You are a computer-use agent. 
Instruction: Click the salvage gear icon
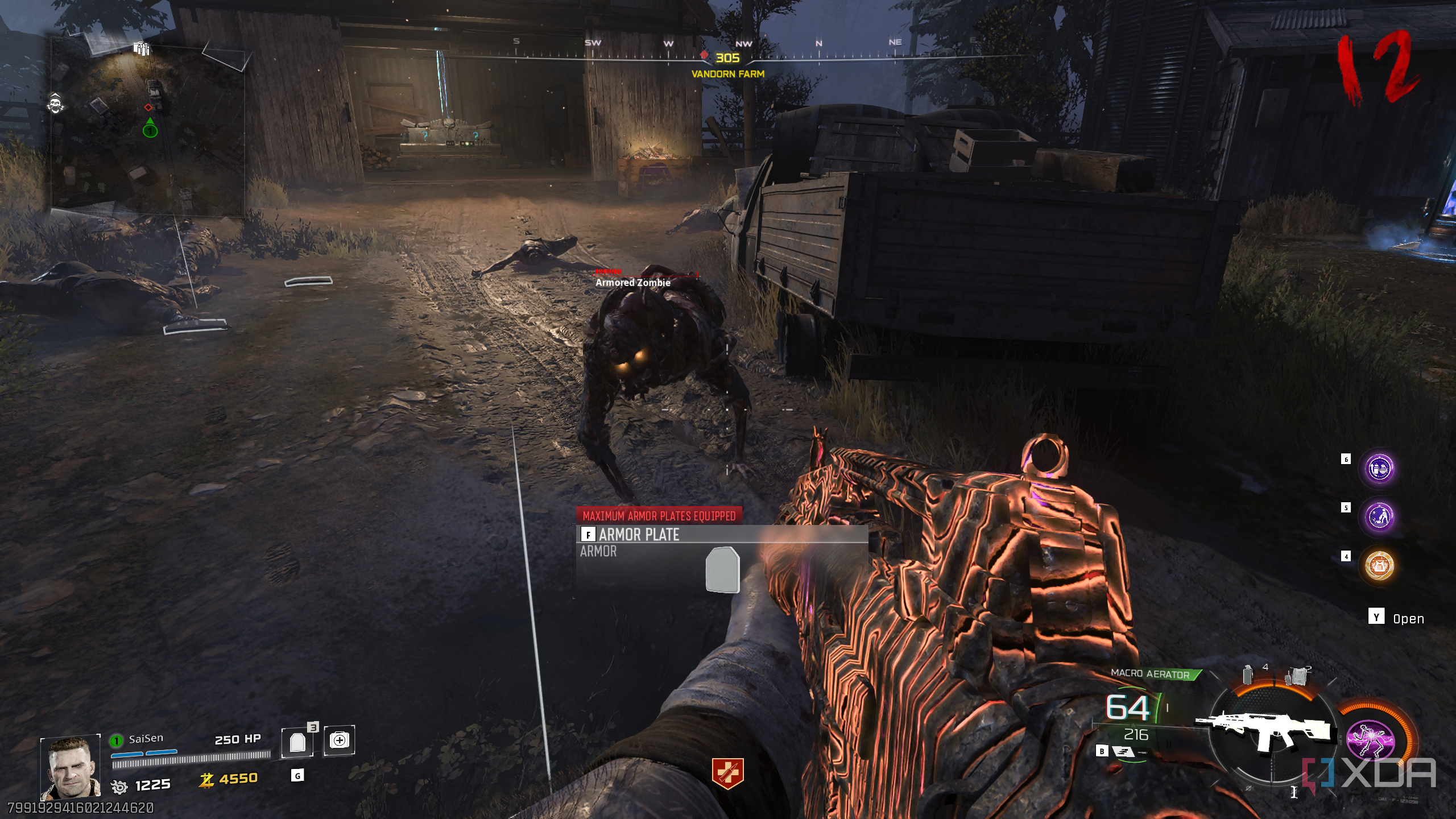[x=119, y=787]
